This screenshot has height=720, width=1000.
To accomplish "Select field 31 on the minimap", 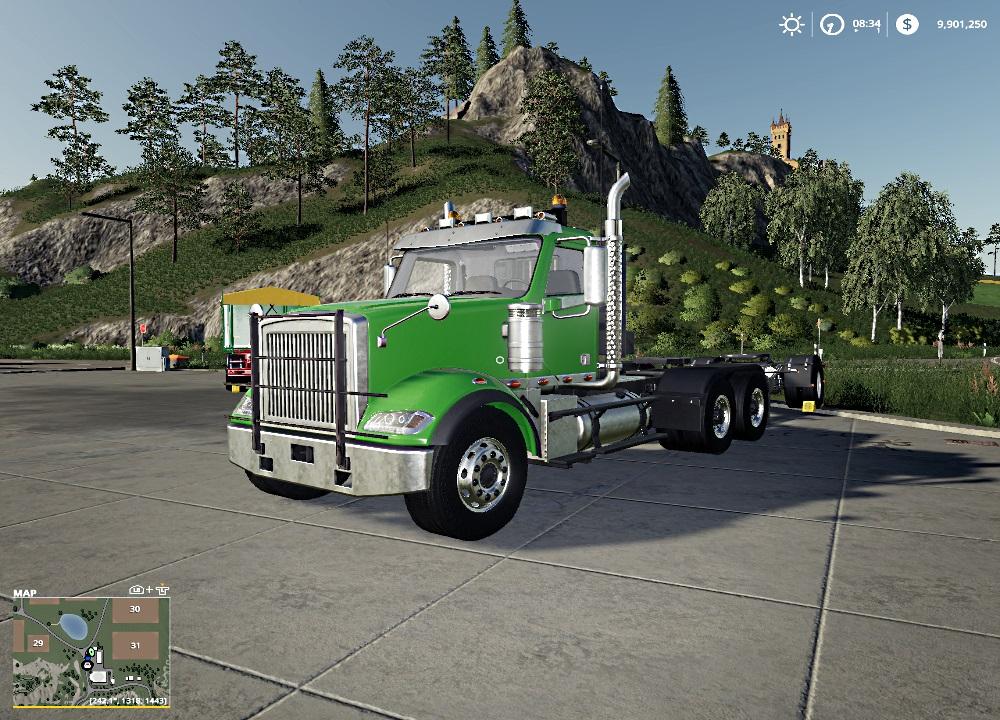I will point(133,645).
